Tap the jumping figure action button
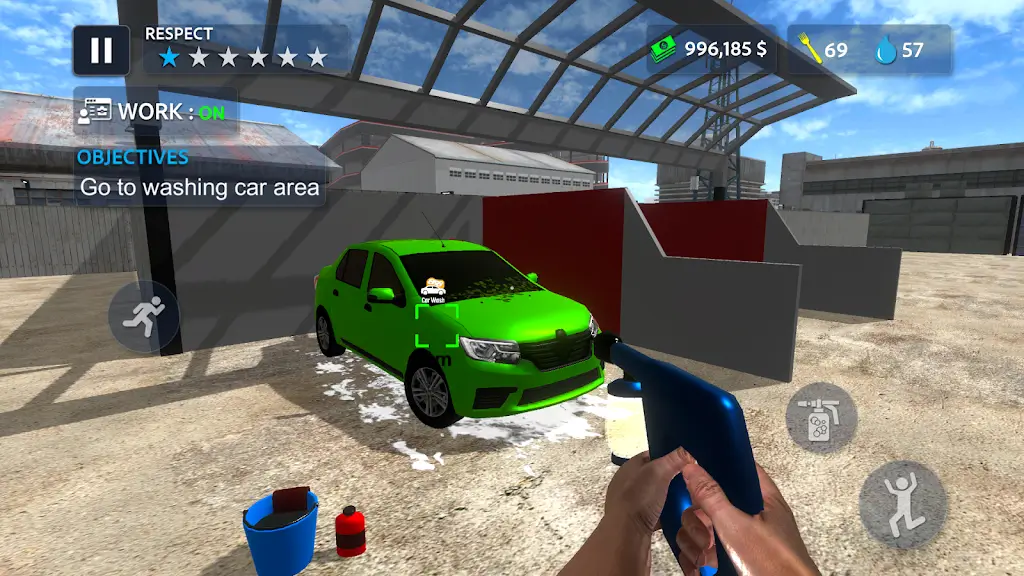 [903, 504]
